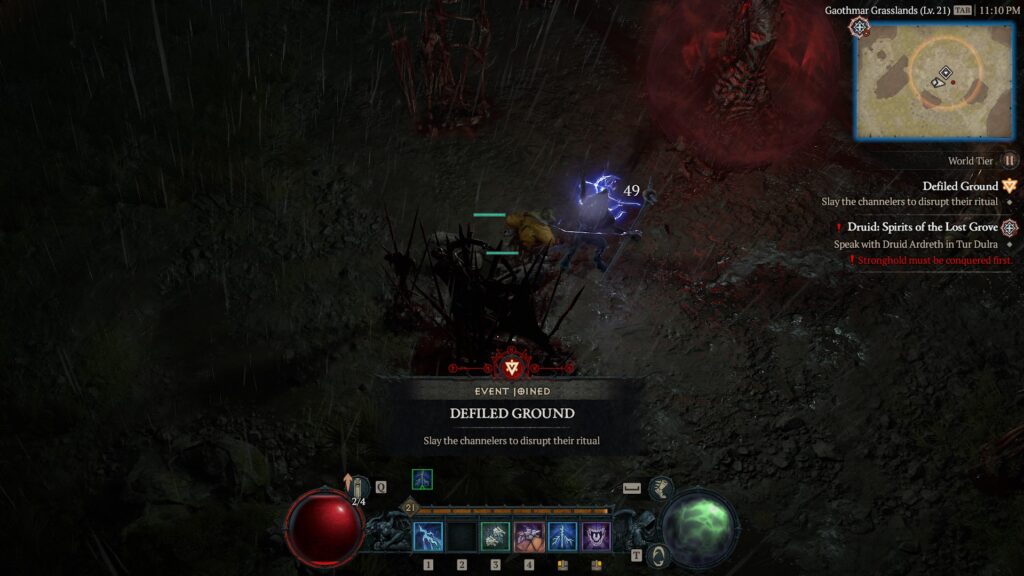Click the green-bordered buff icon above the skill bar

pos(423,480)
